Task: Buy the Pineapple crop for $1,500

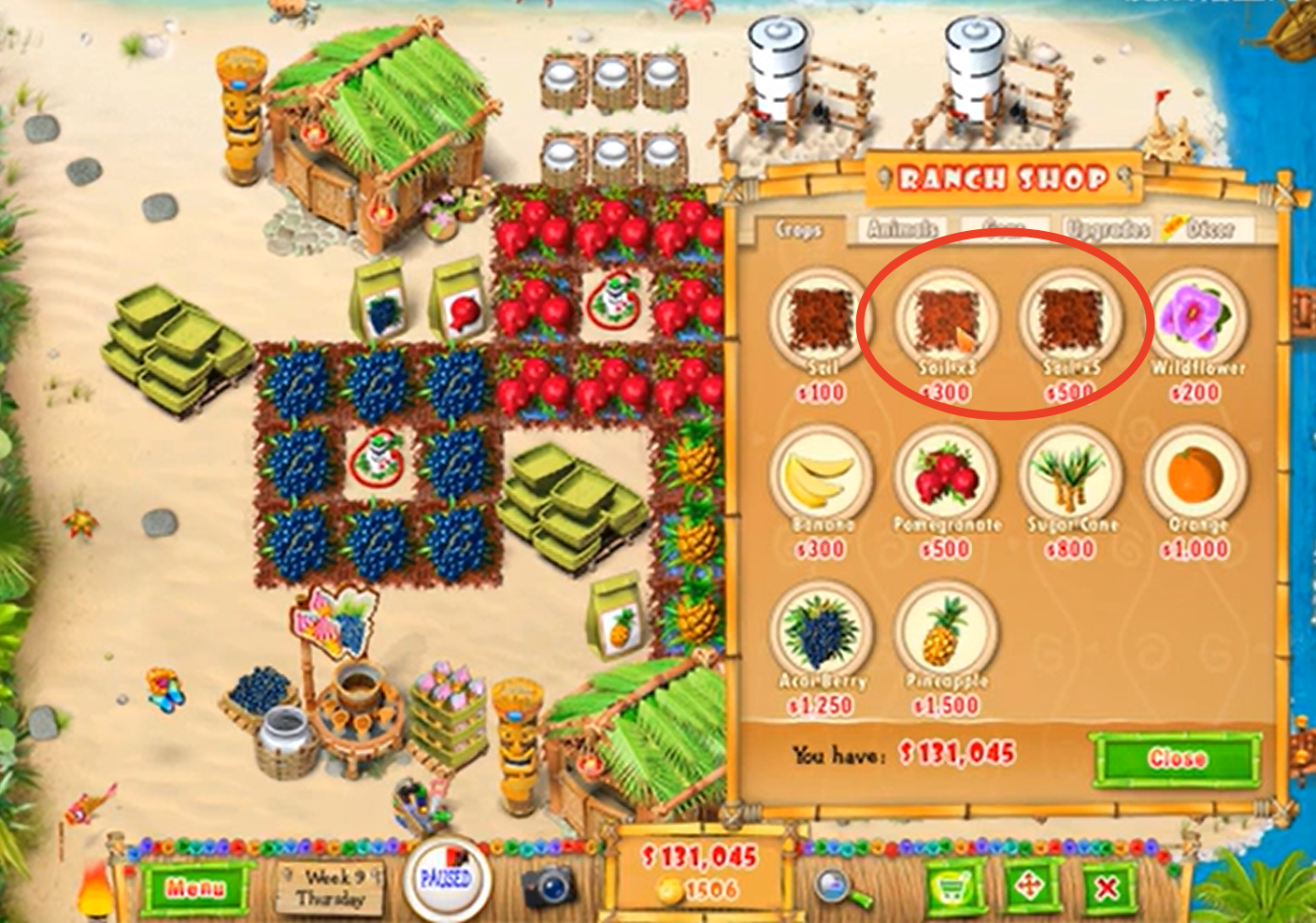Action: (948, 637)
